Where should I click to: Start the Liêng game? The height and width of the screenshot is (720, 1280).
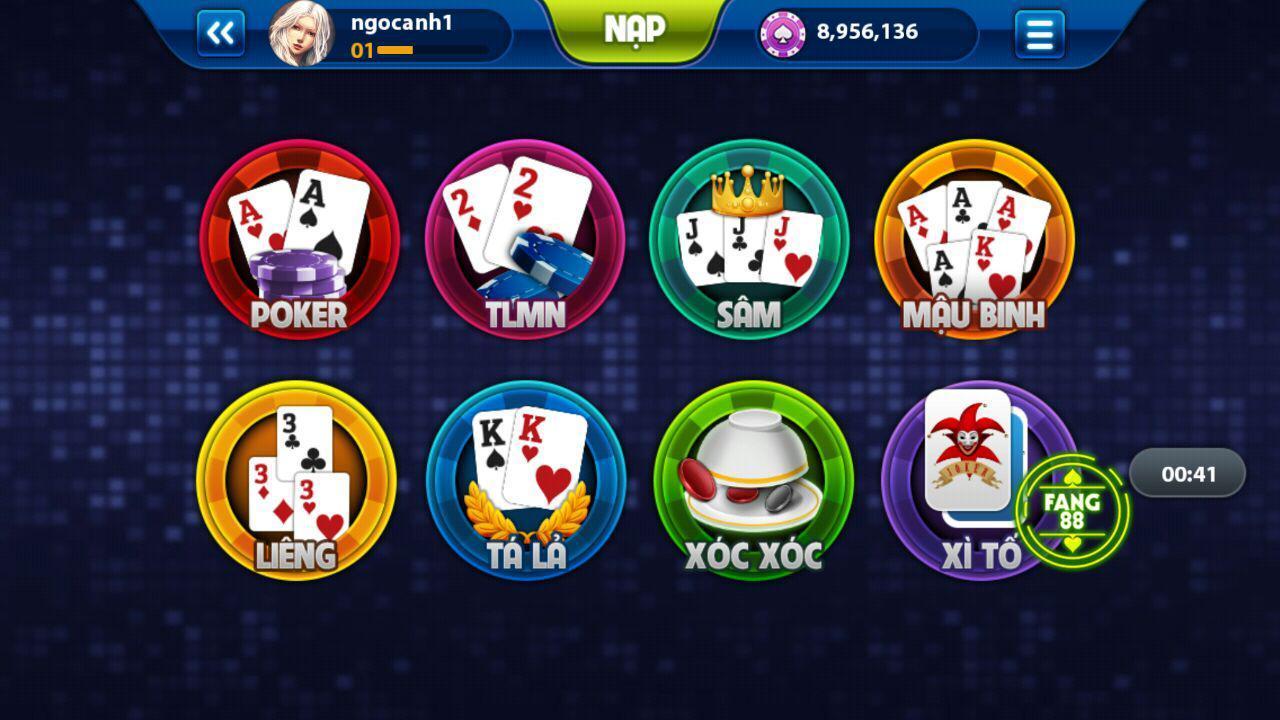coord(296,480)
